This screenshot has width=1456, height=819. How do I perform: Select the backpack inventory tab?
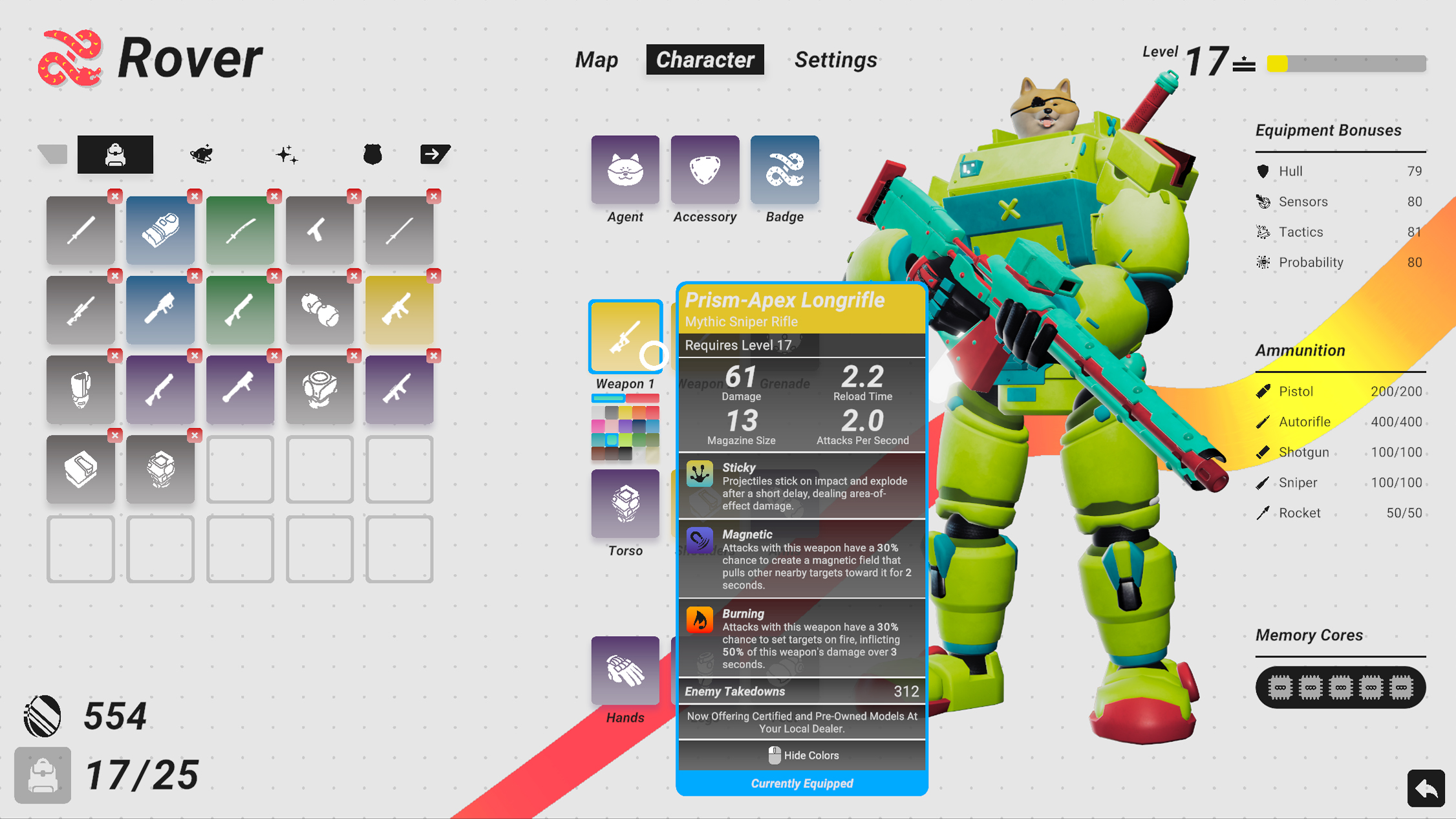pos(115,154)
